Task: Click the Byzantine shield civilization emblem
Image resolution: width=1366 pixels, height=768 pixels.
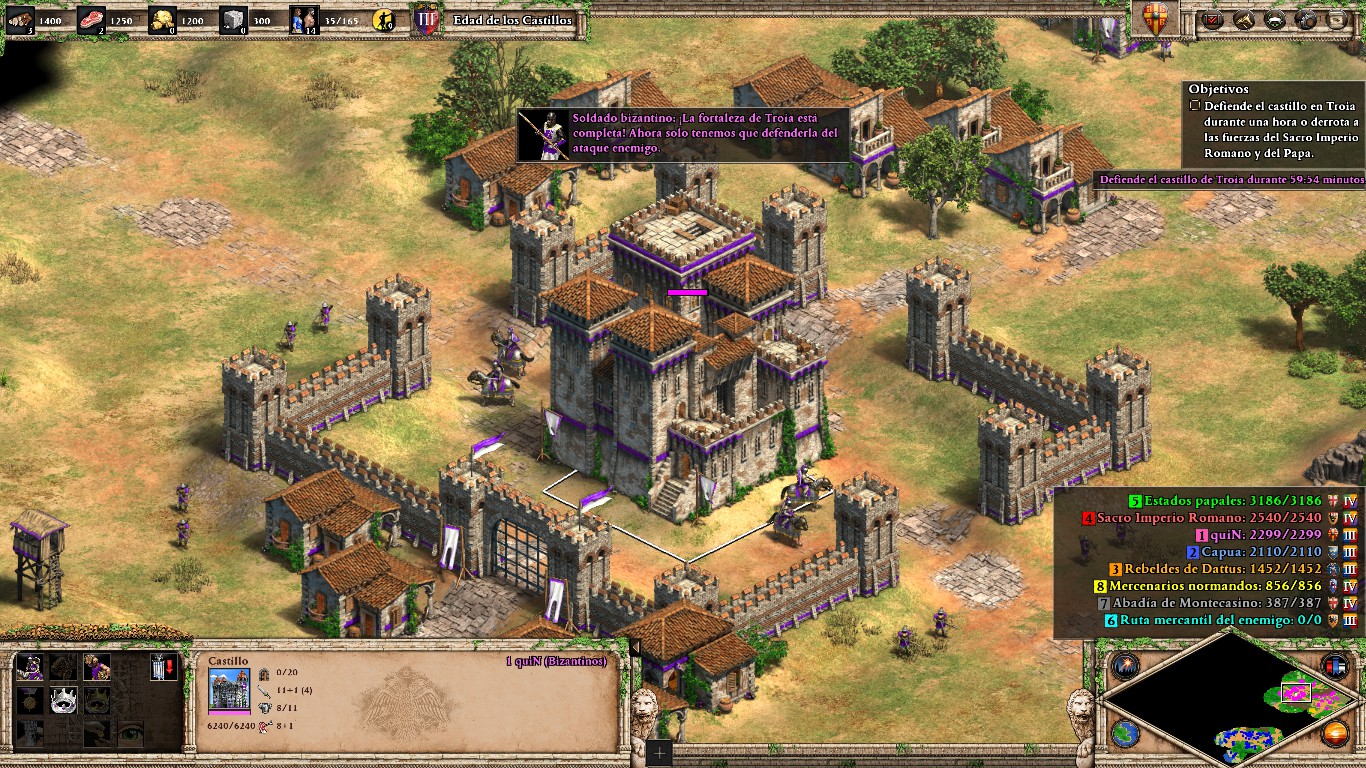Action: point(1155,20)
